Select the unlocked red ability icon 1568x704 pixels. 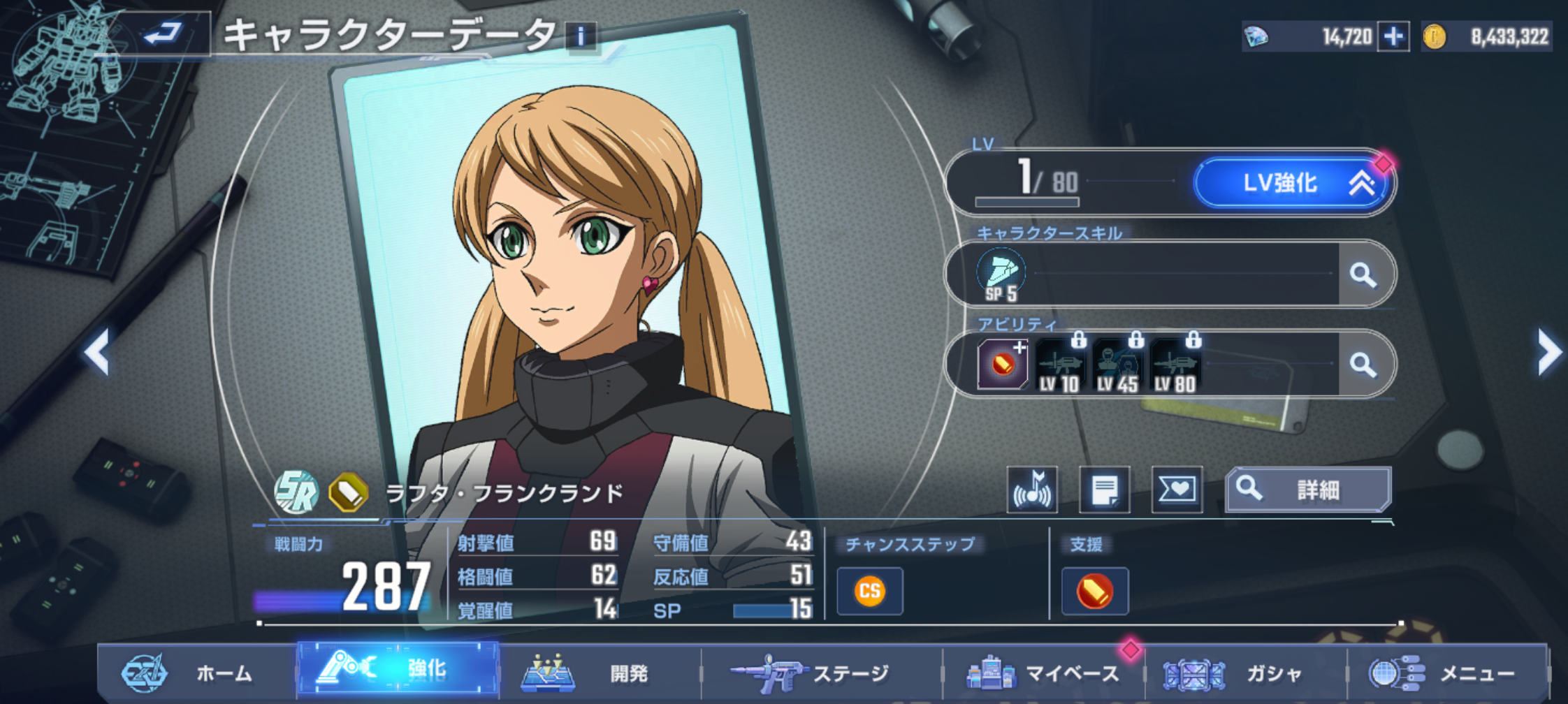(1003, 364)
